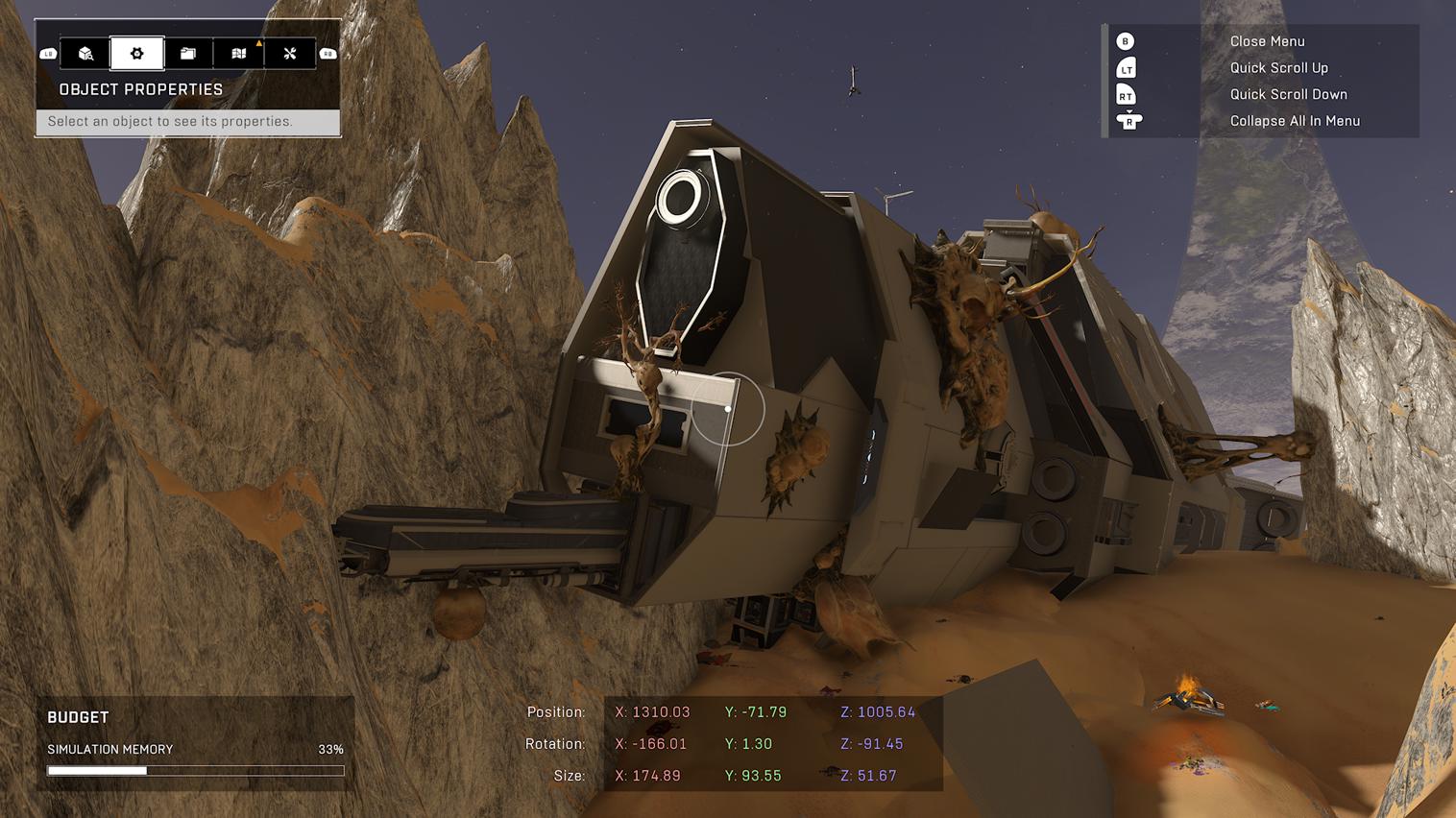Switch to the folder tab
Screen dimensions: 1456x818
(188, 54)
